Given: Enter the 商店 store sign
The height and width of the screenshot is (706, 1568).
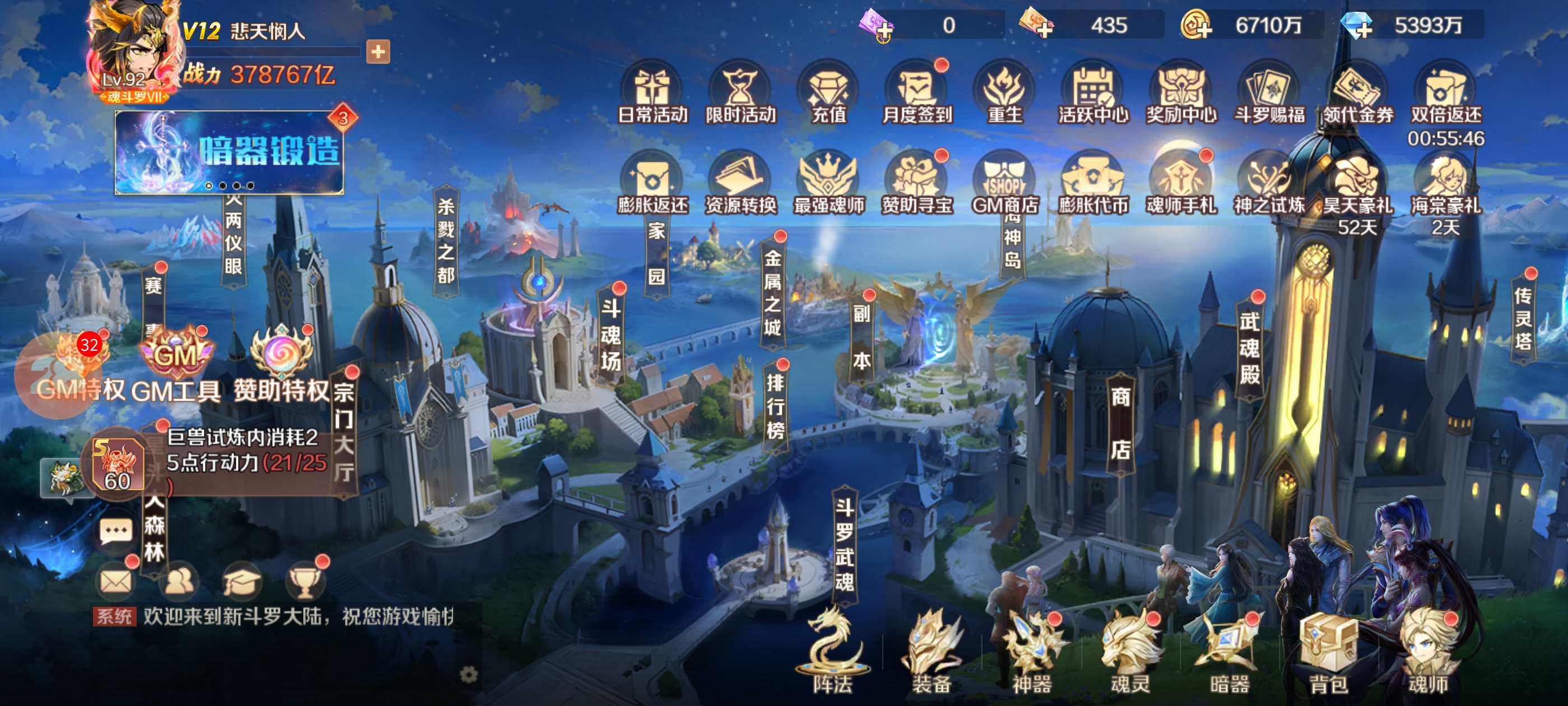Looking at the screenshot, I should [1120, 424].
